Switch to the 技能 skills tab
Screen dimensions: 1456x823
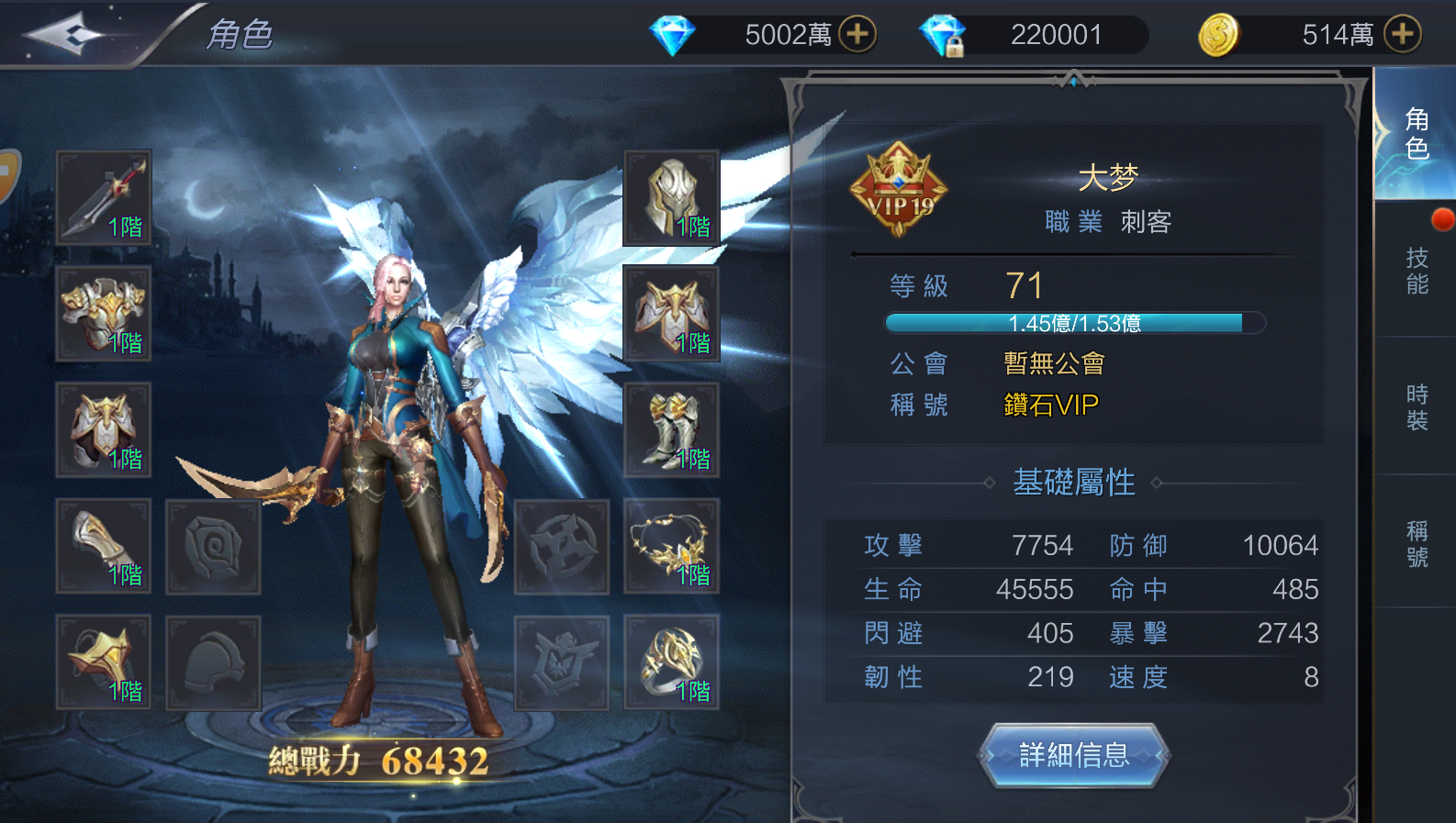tap(1417, 271)
